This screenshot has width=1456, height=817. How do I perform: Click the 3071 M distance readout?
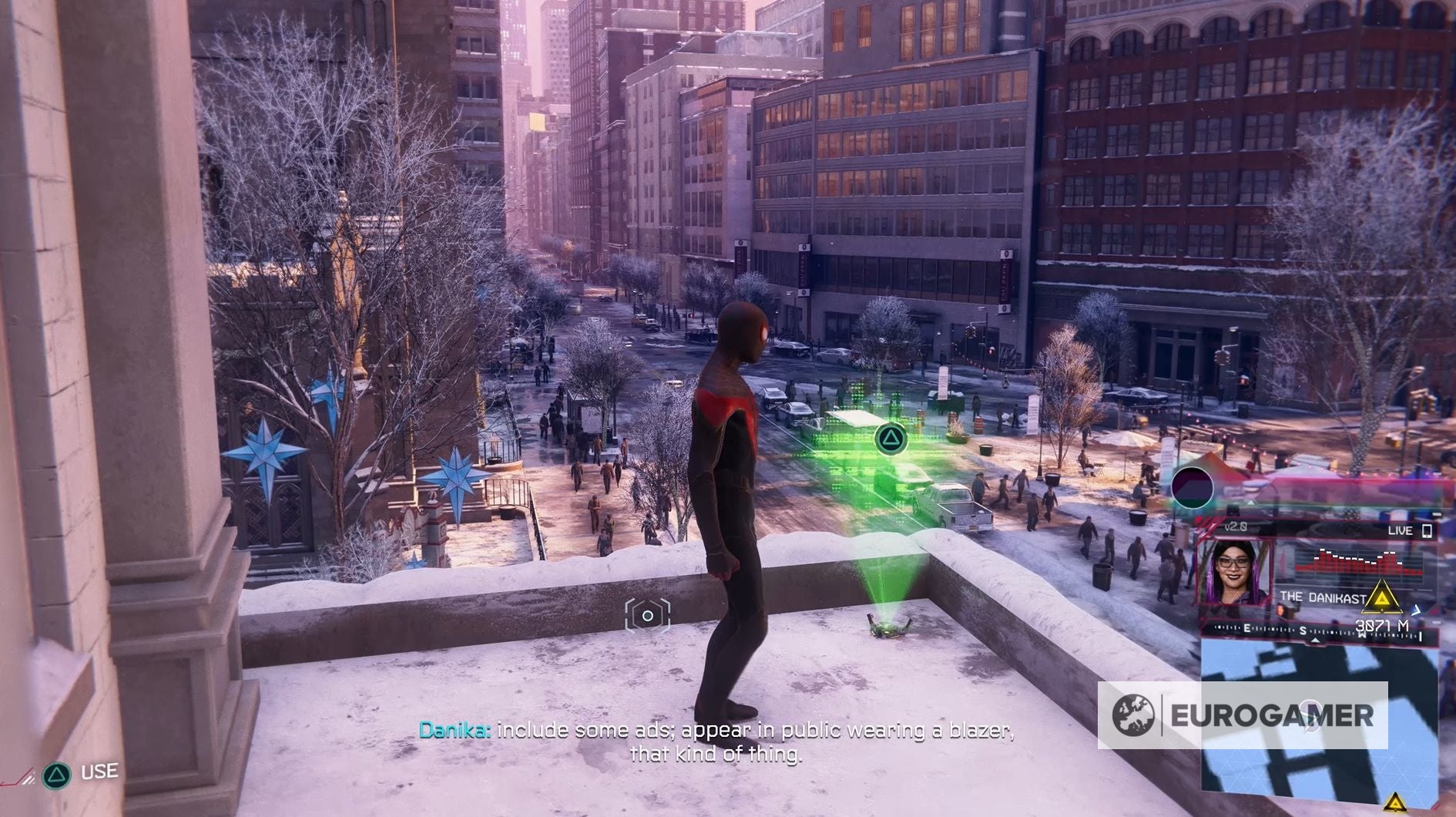tap(1384, 625)
